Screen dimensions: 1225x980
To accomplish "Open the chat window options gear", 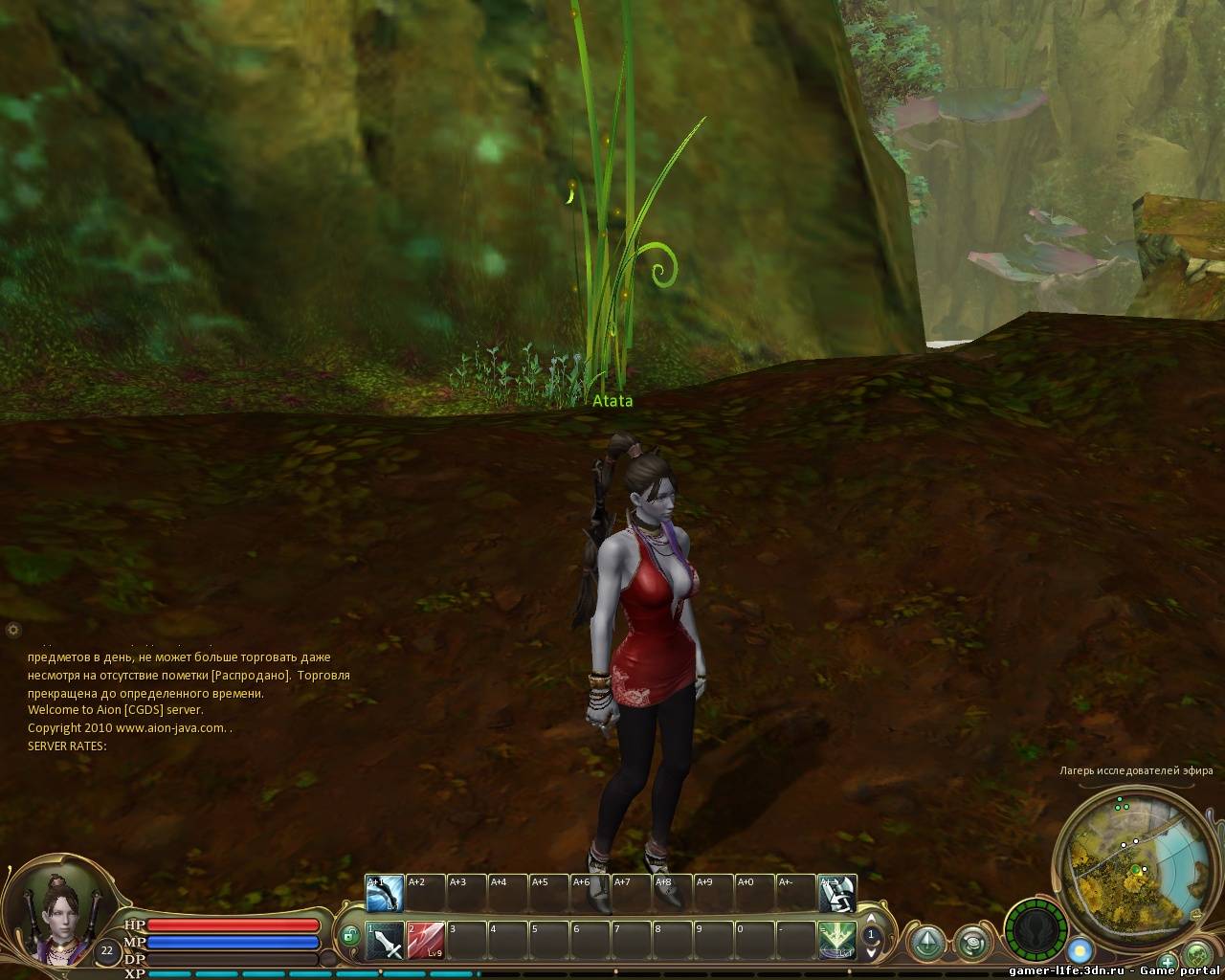I will point(12,629).
